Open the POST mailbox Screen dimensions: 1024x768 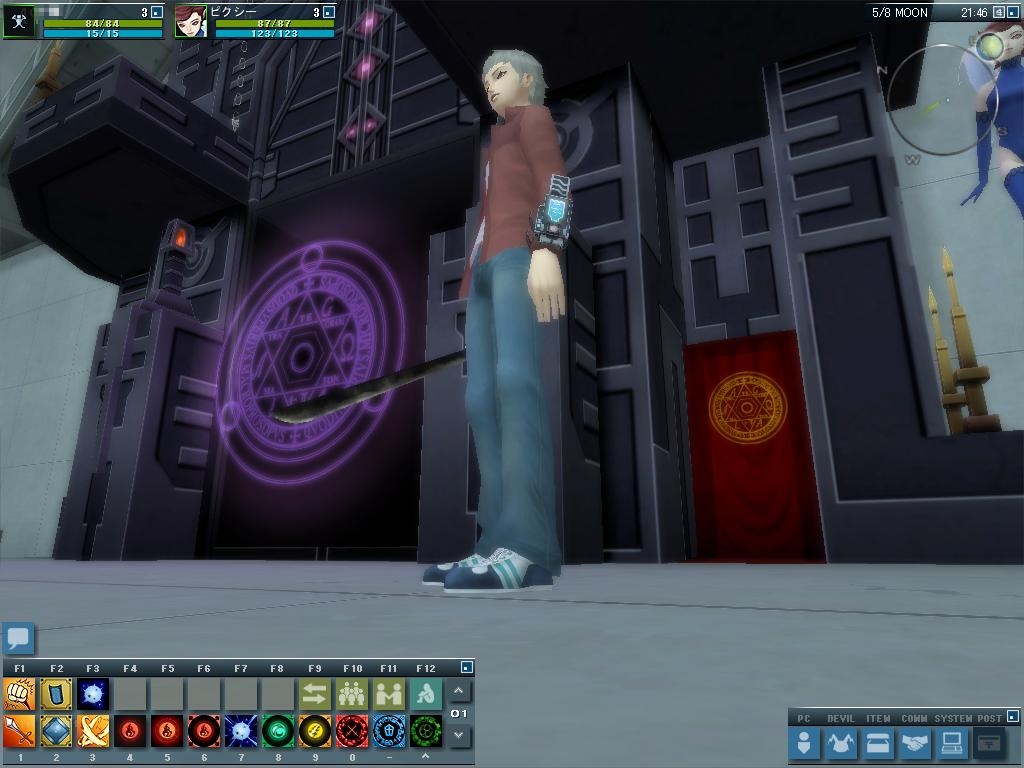(988, 743)
